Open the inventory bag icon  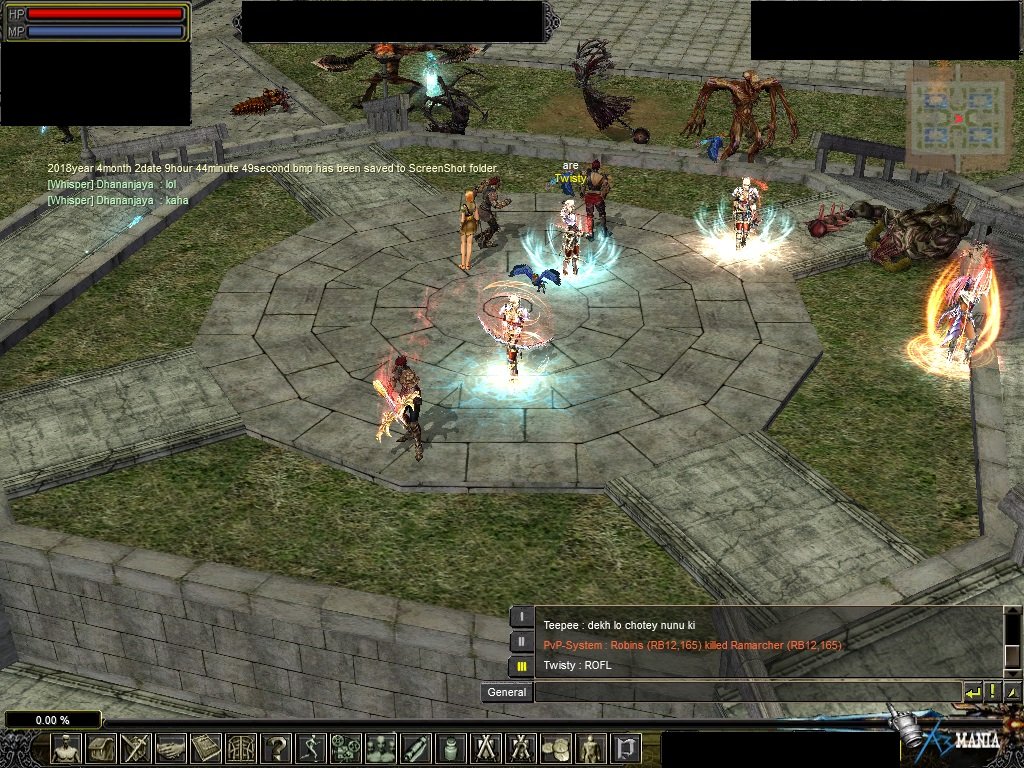pyautogui.click(x=101, y=748)
